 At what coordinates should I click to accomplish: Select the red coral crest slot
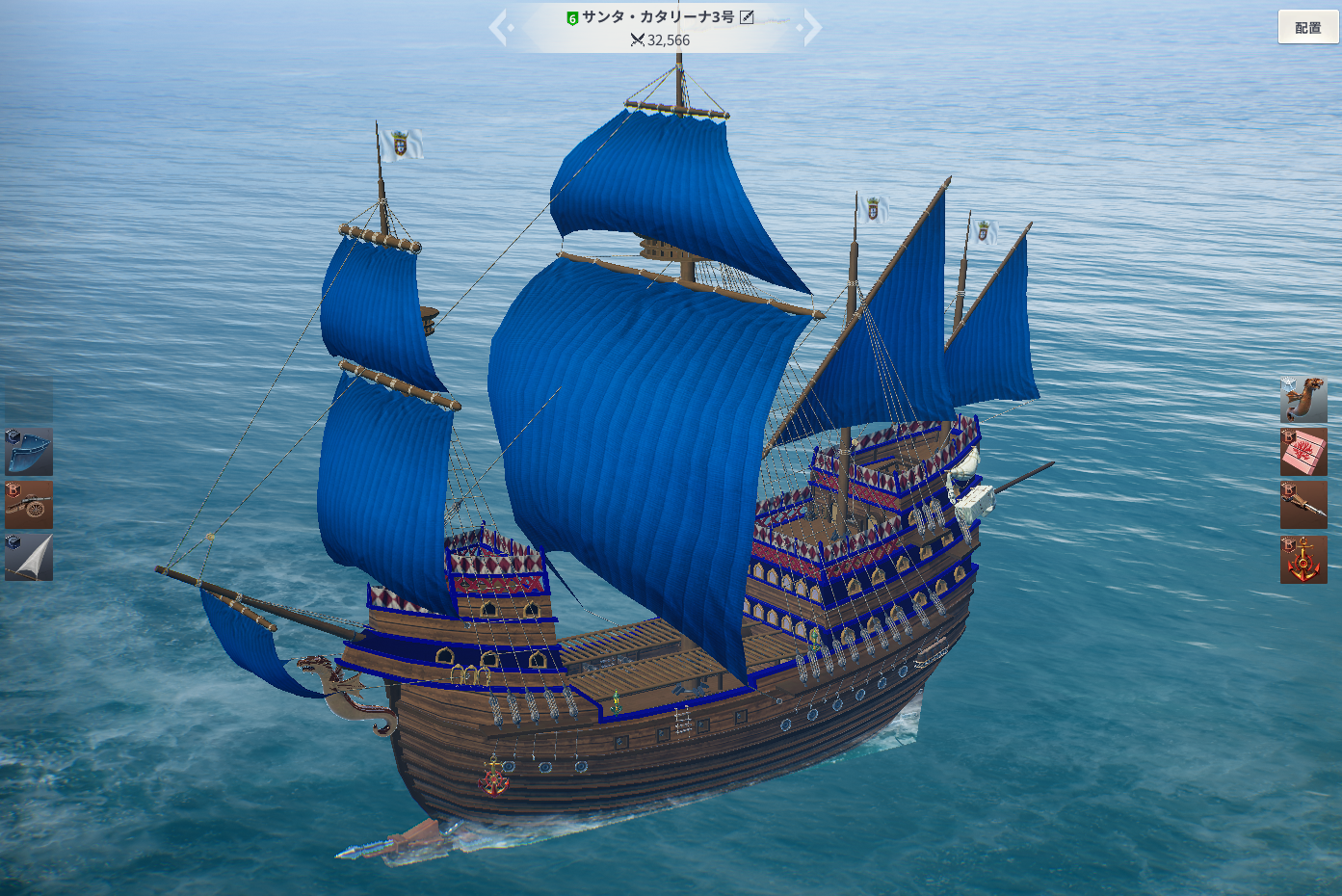pos(1303,453)
